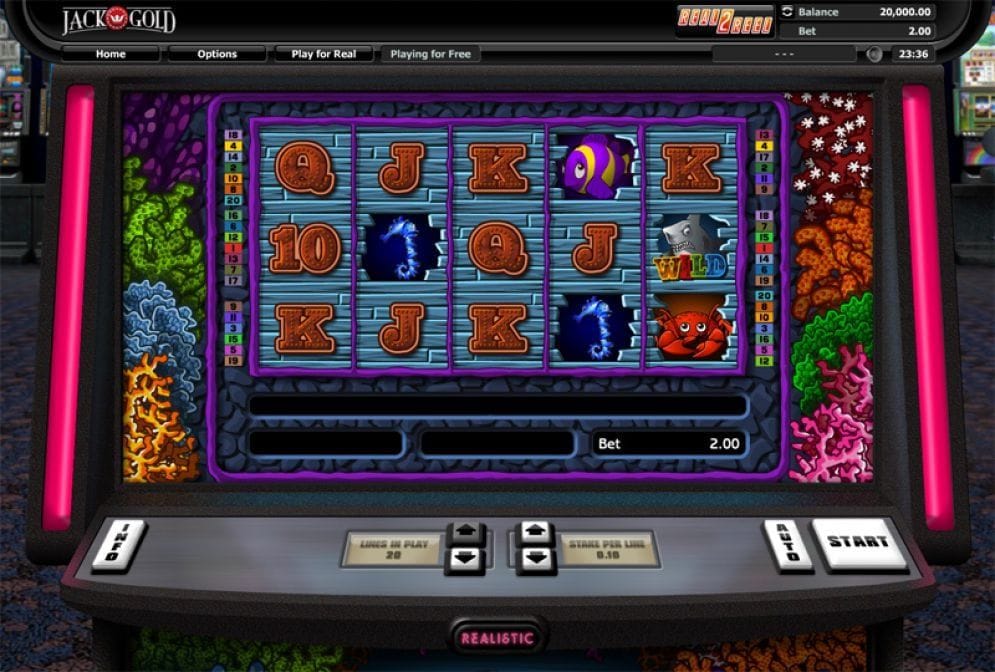Image resolution: width=995 pixels, height=672 pixels.
Task: Activate the AUTO spin button
Action: [x=787, y=544]
